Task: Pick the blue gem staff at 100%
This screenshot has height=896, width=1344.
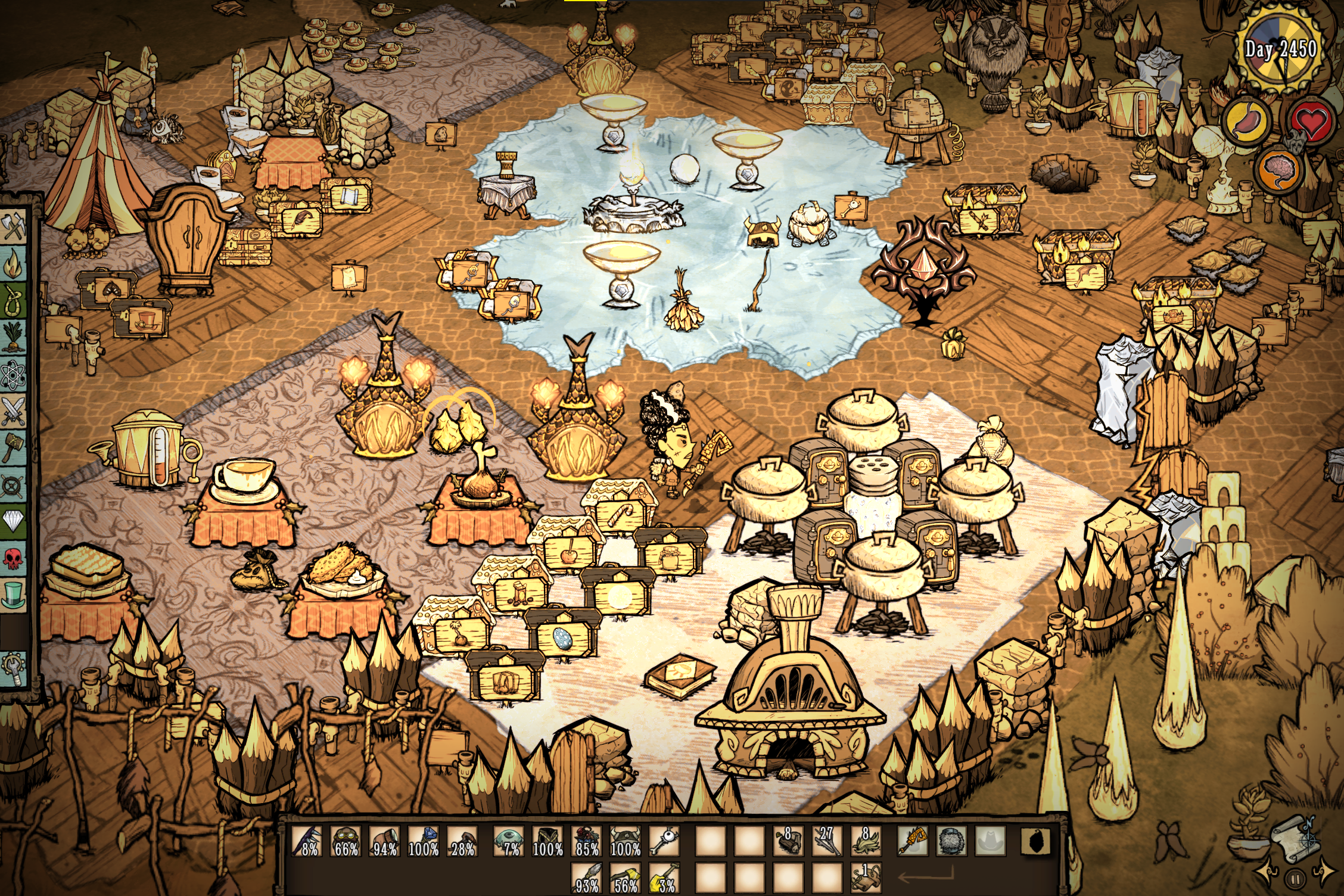Action: pyautogui.click(x=424, y=841)
